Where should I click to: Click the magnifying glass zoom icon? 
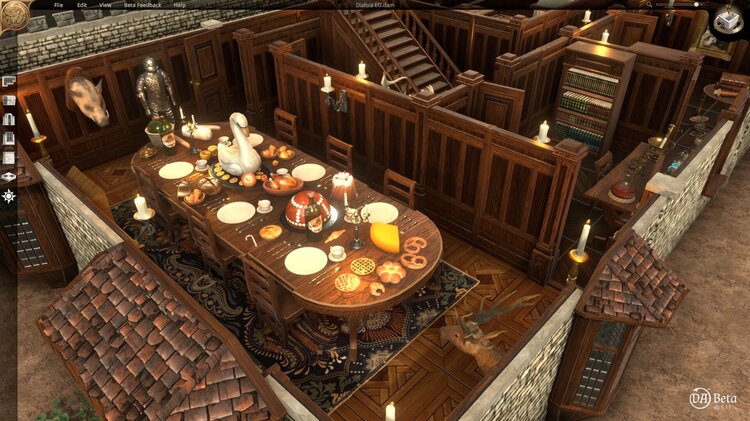659,5
